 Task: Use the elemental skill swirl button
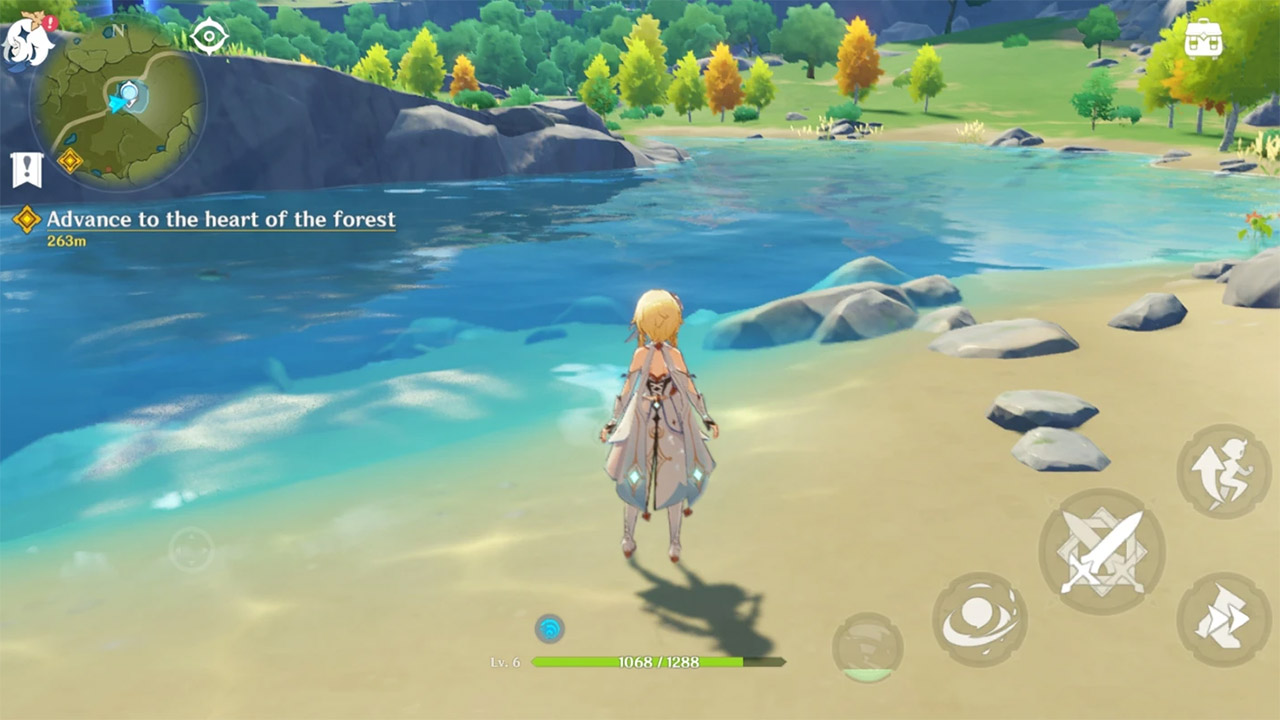(x=979, y=619)
